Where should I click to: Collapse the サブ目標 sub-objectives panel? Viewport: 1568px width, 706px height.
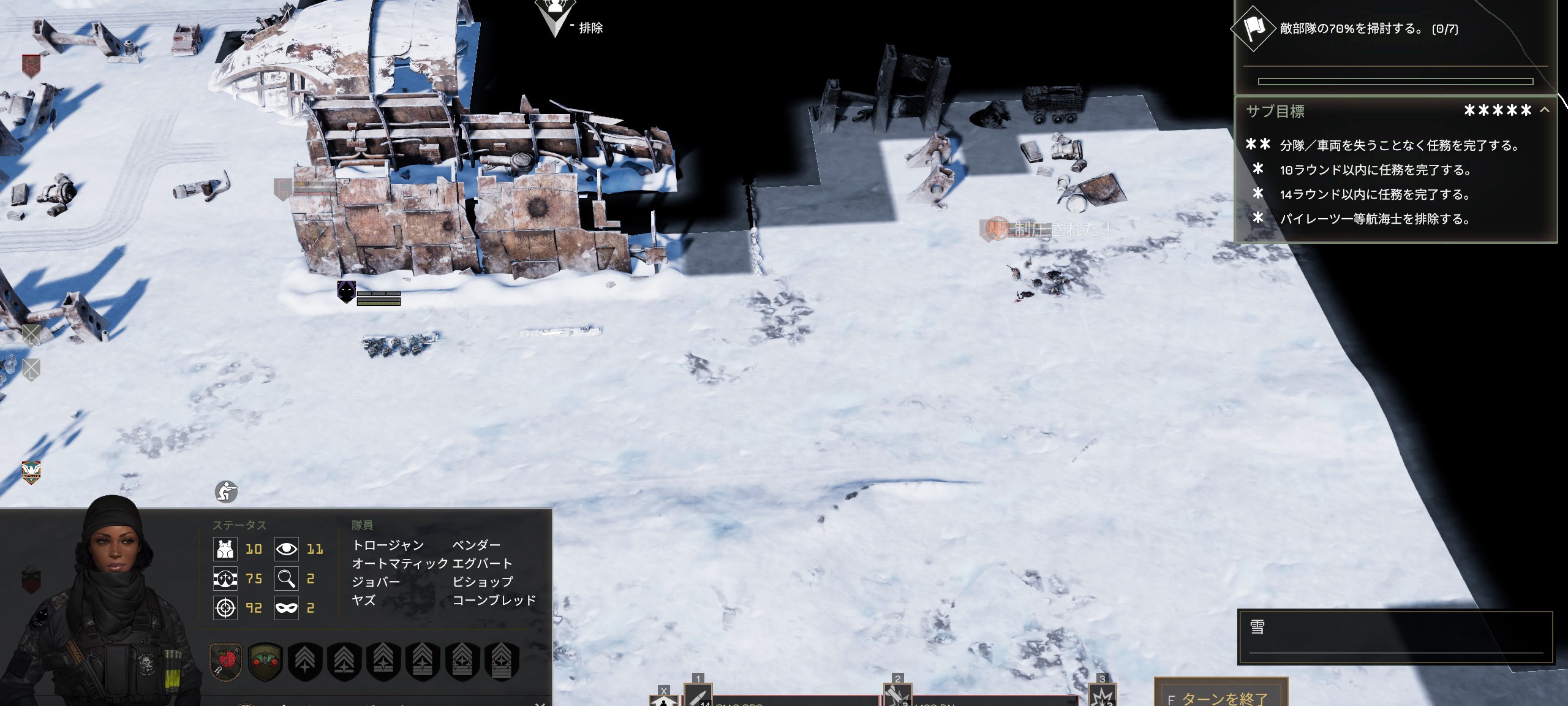(1544, 110)
